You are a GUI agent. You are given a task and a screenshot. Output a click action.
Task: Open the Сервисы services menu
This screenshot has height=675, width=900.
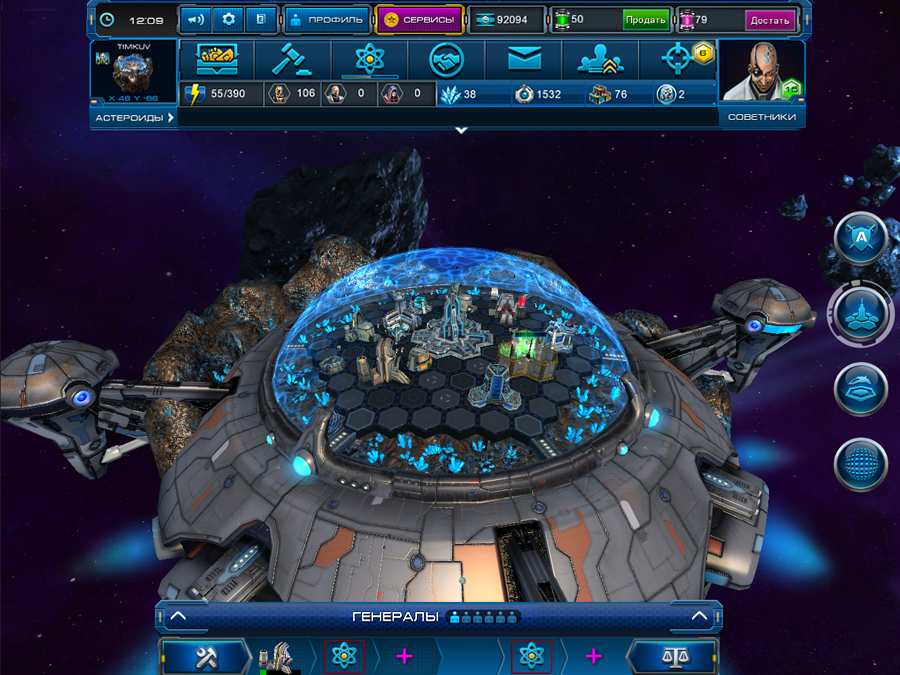pyautogui.click(x=420, y=19)
